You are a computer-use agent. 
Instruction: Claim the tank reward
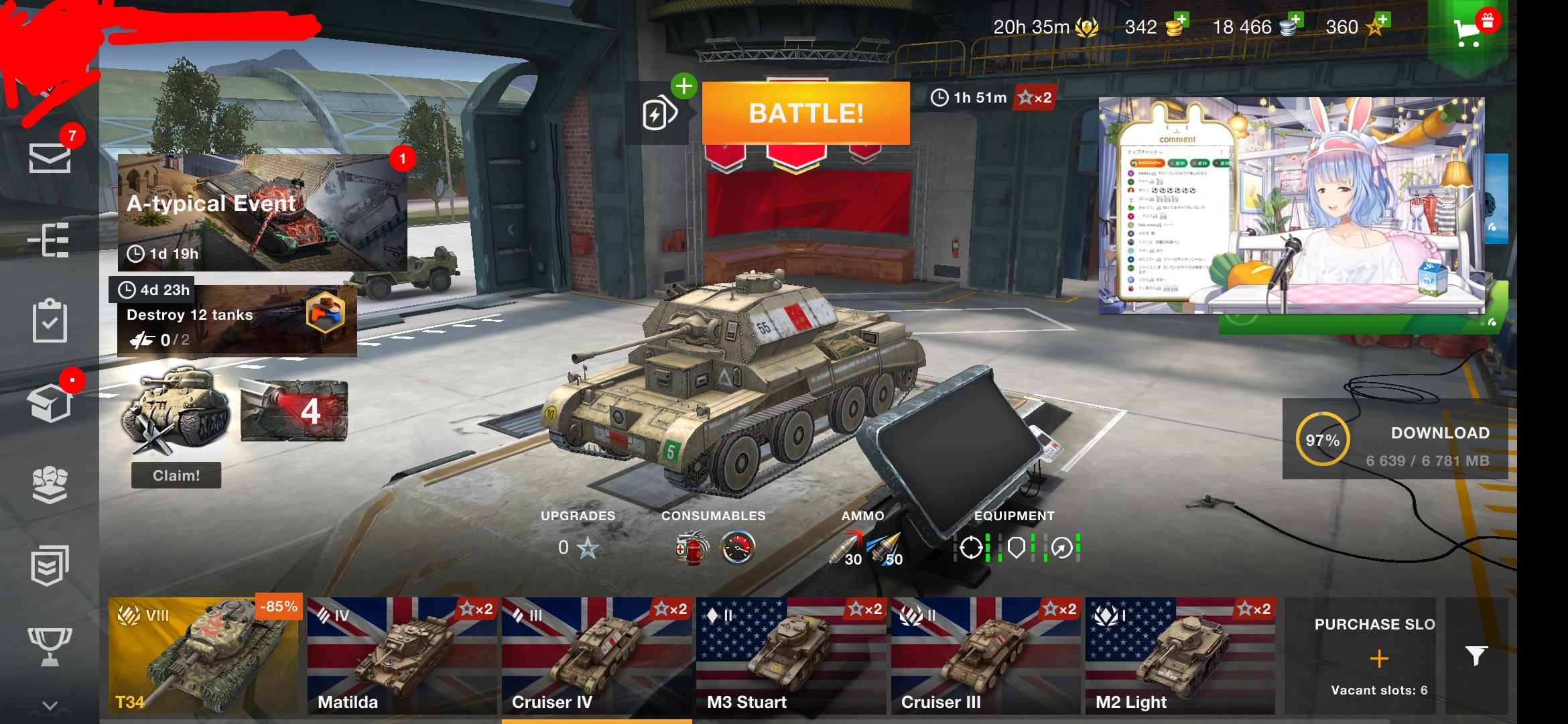[176, 475]
